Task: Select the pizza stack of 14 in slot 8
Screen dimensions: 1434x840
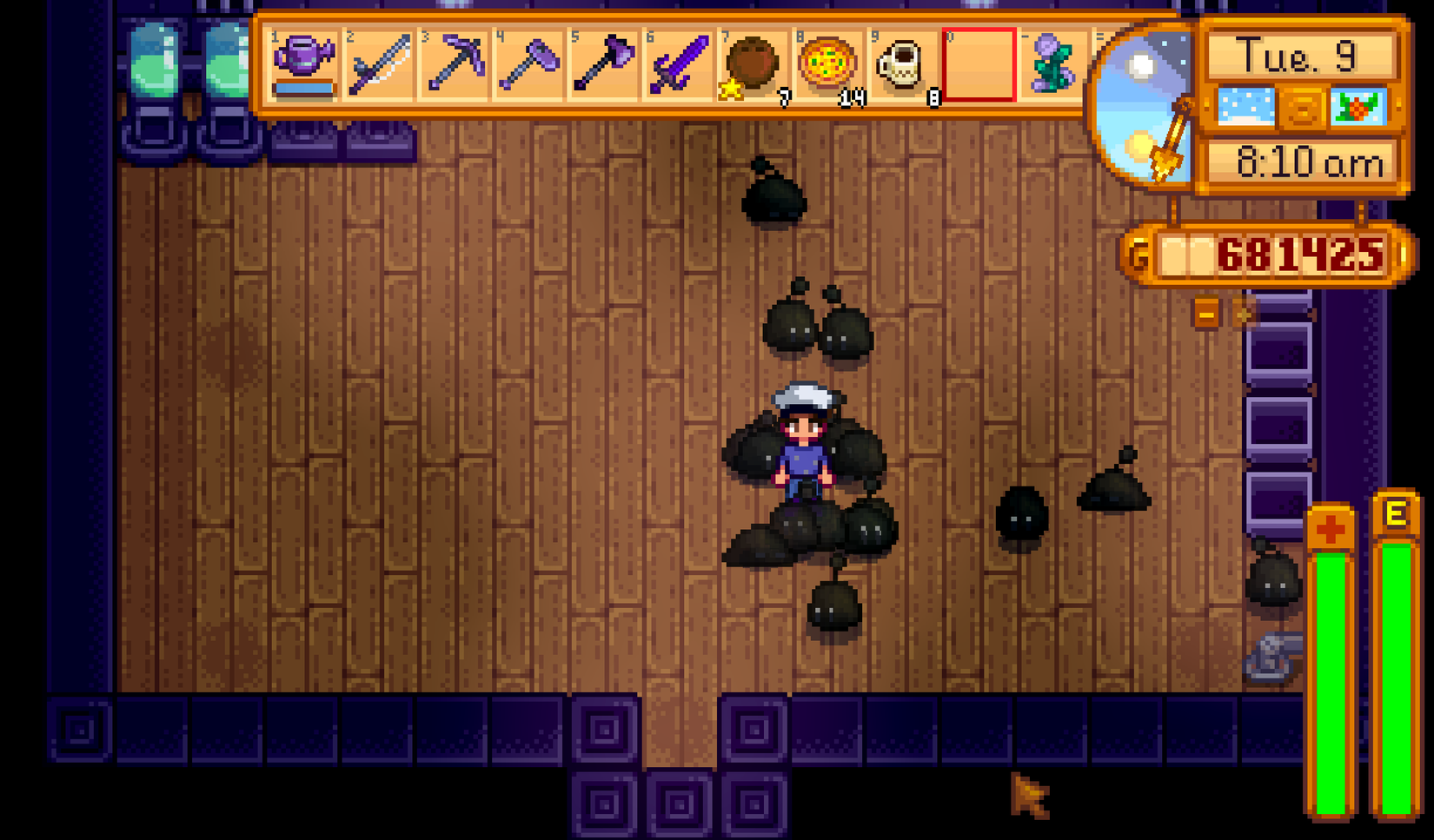Action: point(827,65)
